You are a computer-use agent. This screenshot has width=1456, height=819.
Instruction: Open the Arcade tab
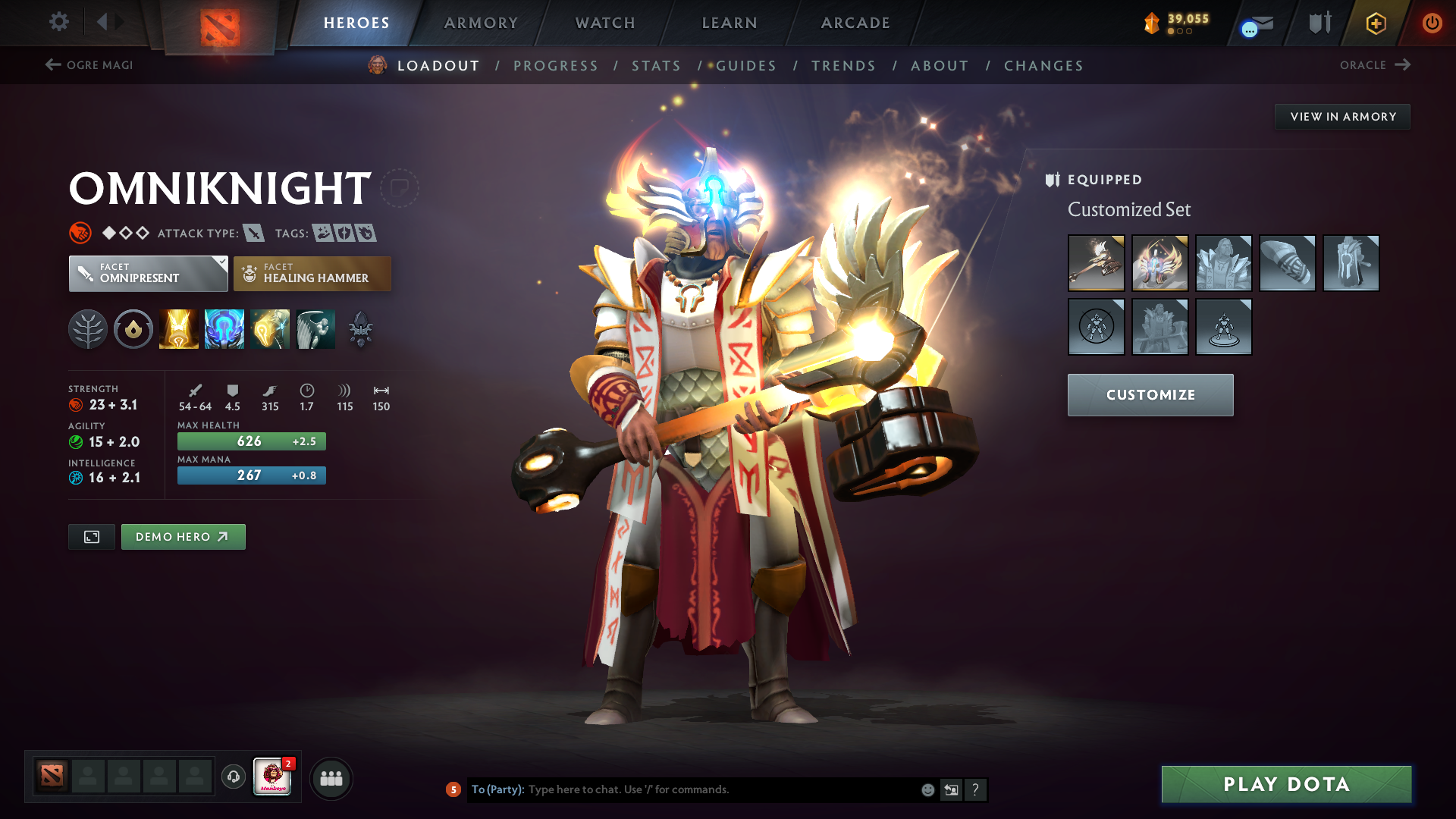click(x=855, y=23)
